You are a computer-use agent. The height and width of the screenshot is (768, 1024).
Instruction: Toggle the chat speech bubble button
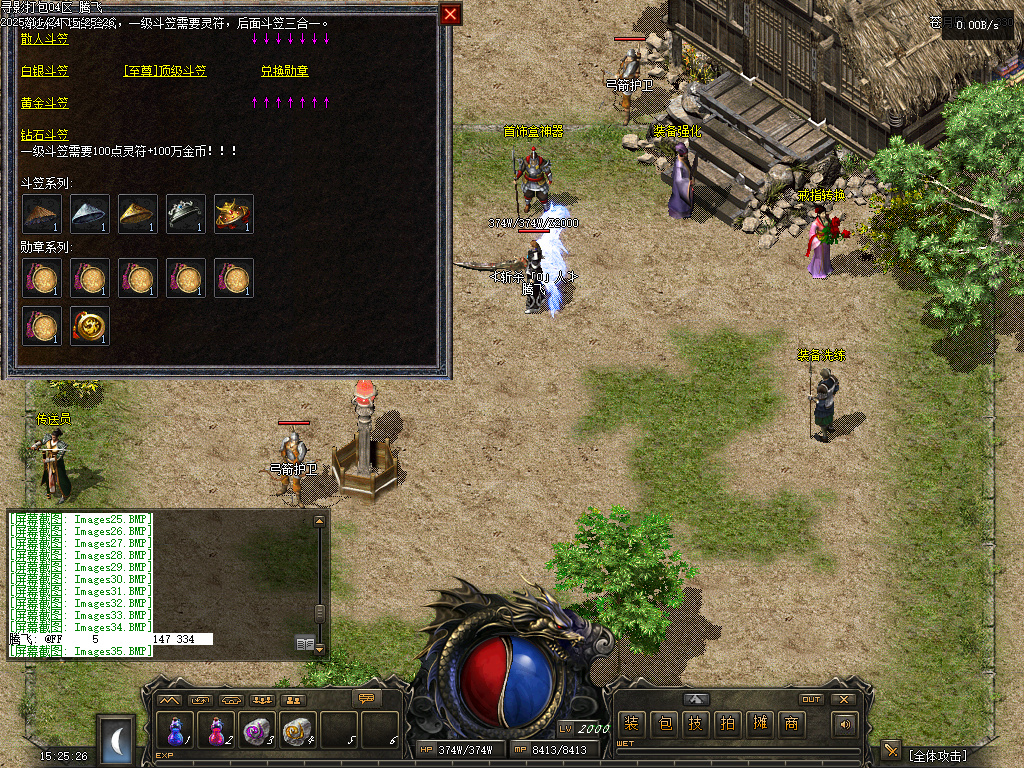tap(367, 699)
